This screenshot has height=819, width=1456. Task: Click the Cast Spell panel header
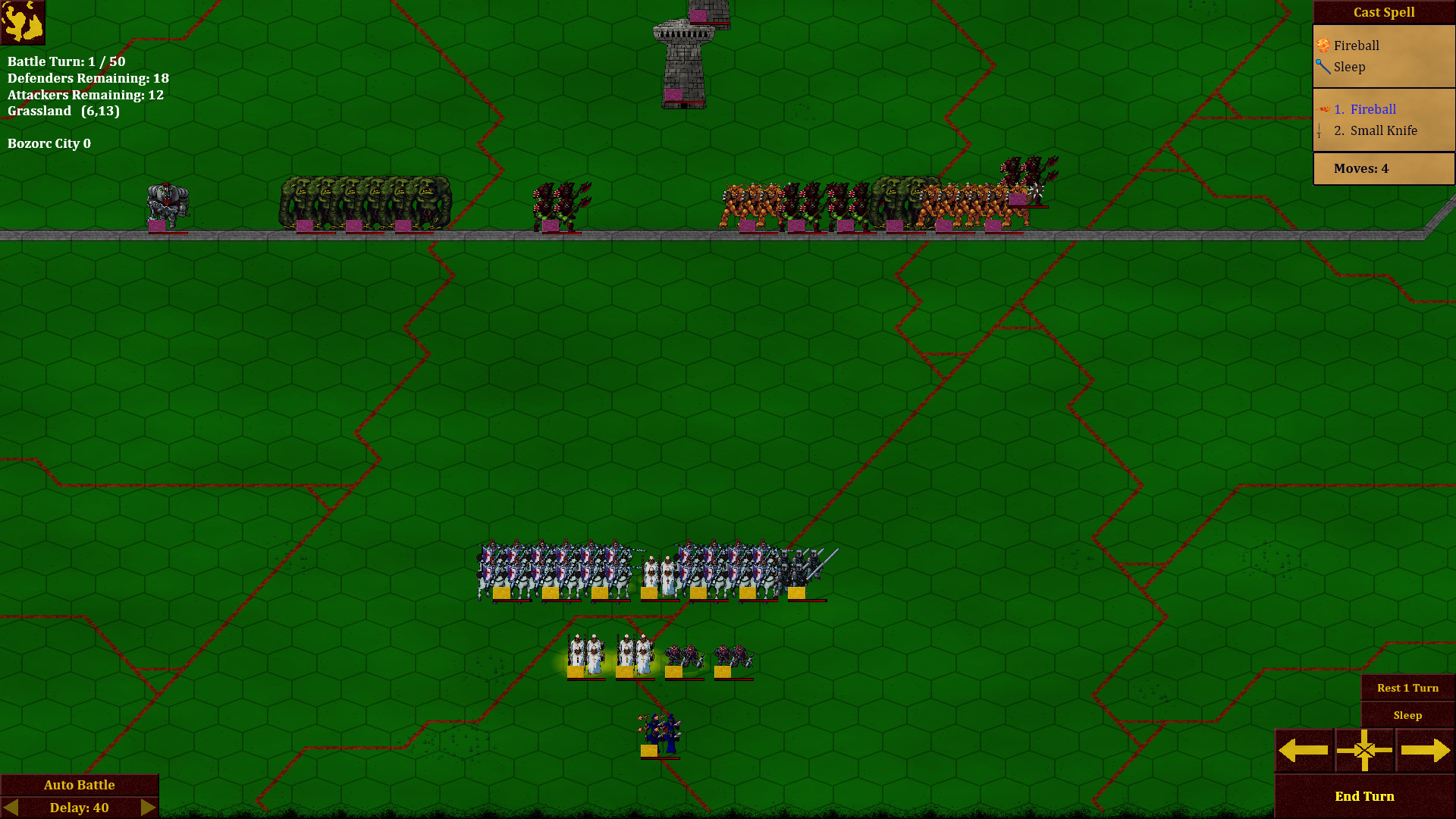pyautogui.click(x=1383, y=11)
